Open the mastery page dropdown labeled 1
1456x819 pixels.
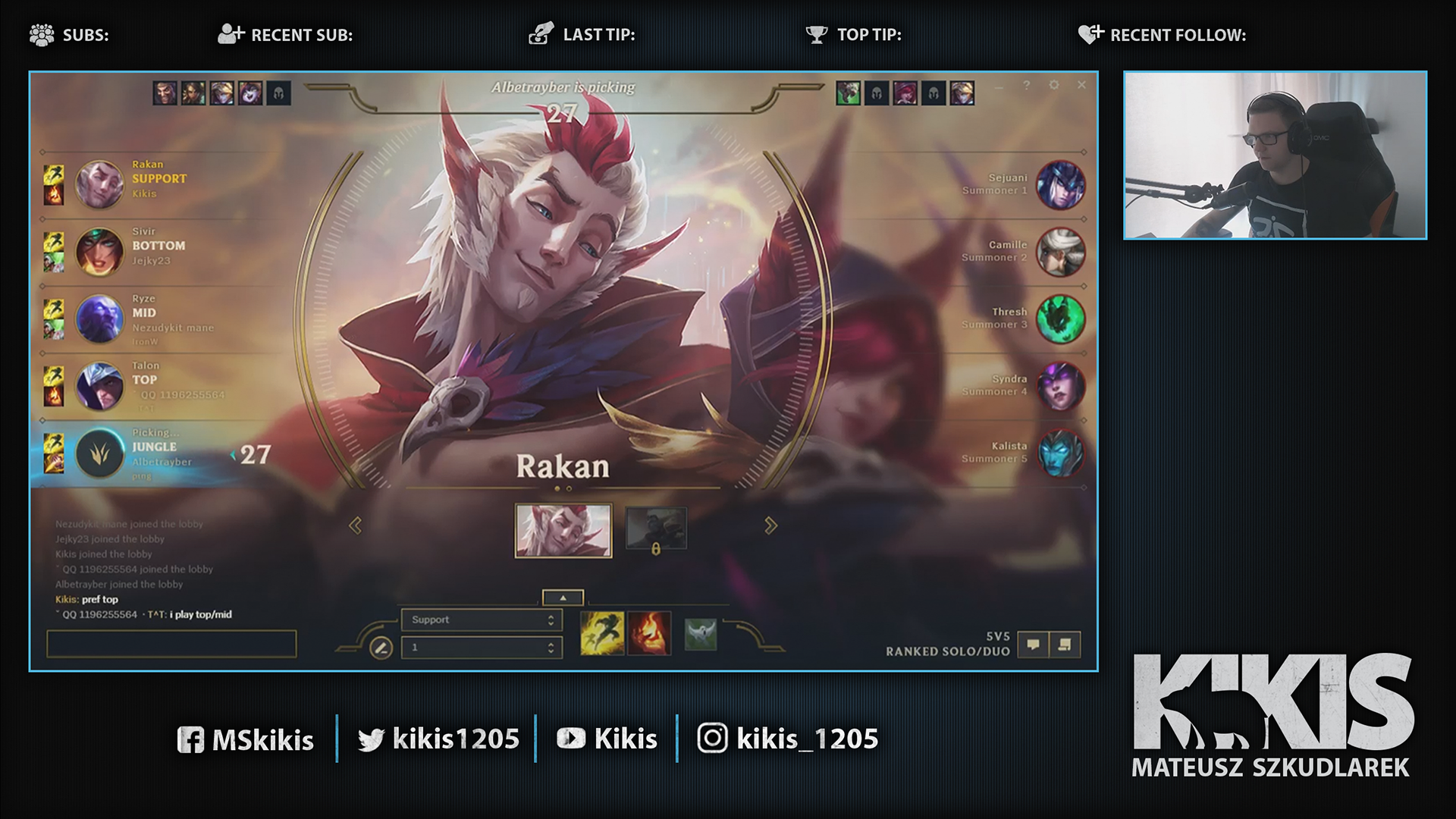point(482,648)
